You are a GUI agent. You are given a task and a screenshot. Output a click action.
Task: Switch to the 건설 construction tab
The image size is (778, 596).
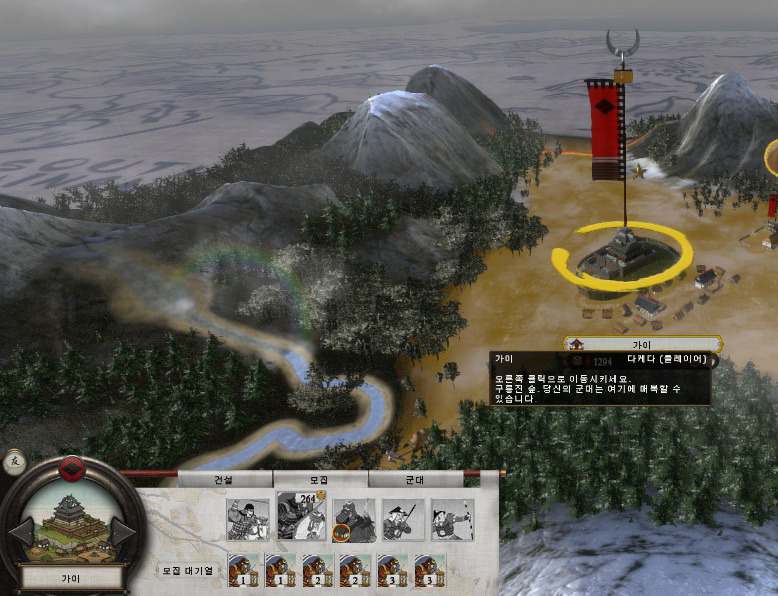224,479
